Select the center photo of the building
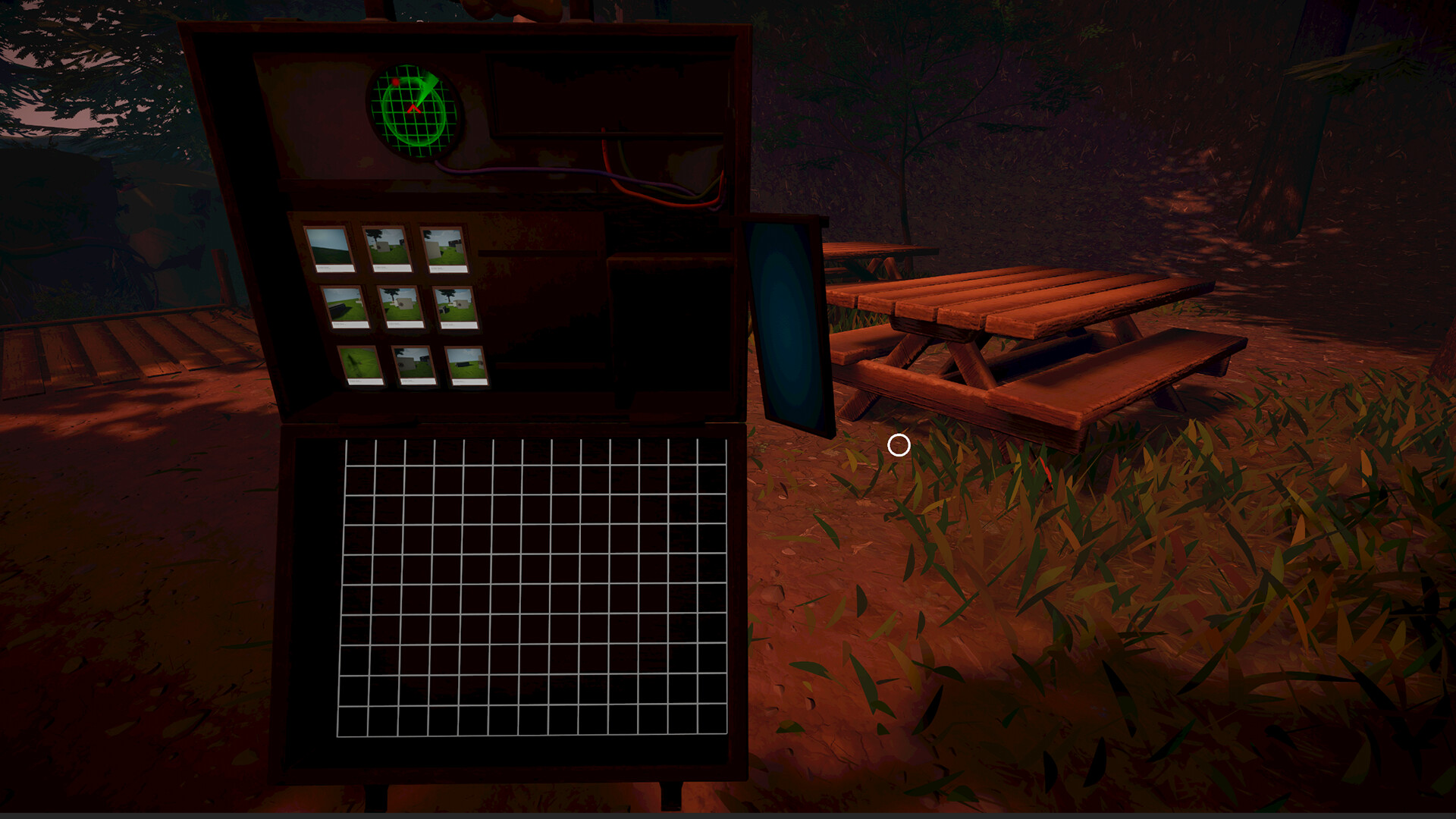 tap(400, 303)
